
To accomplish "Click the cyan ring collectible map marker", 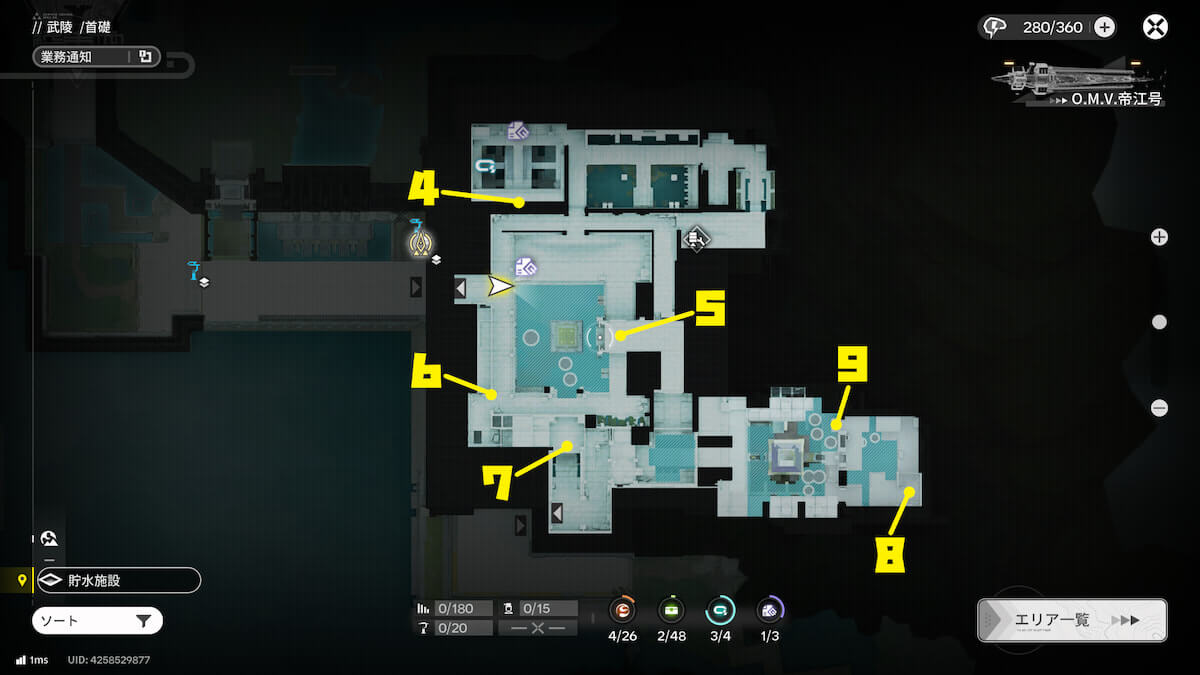I will (x=486, y=166).
